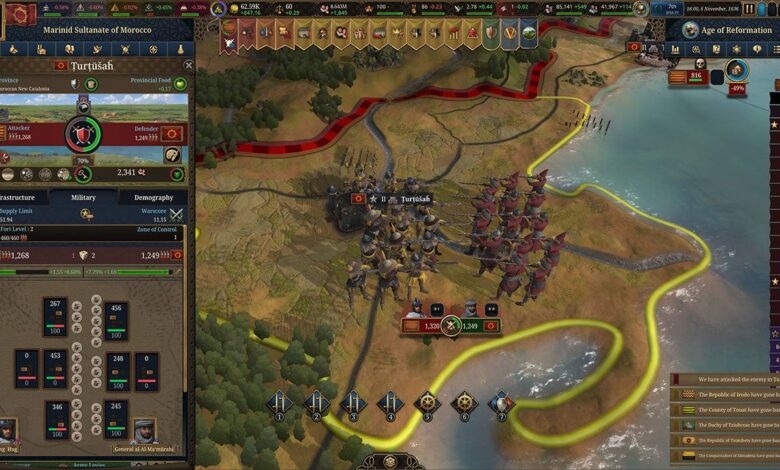Screen dimensions: 780x470
Task: Click the magnifier icon in province panel
Action: coord(83,173)
